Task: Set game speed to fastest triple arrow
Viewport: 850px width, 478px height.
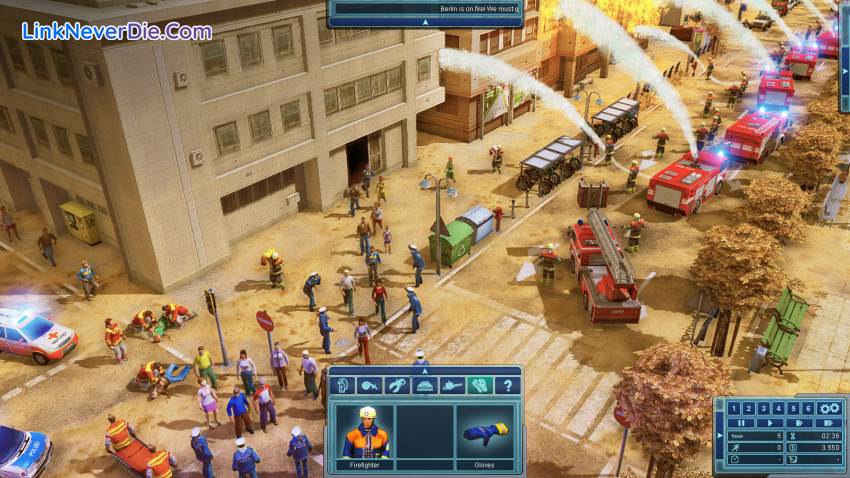Action: coord(823,423)
